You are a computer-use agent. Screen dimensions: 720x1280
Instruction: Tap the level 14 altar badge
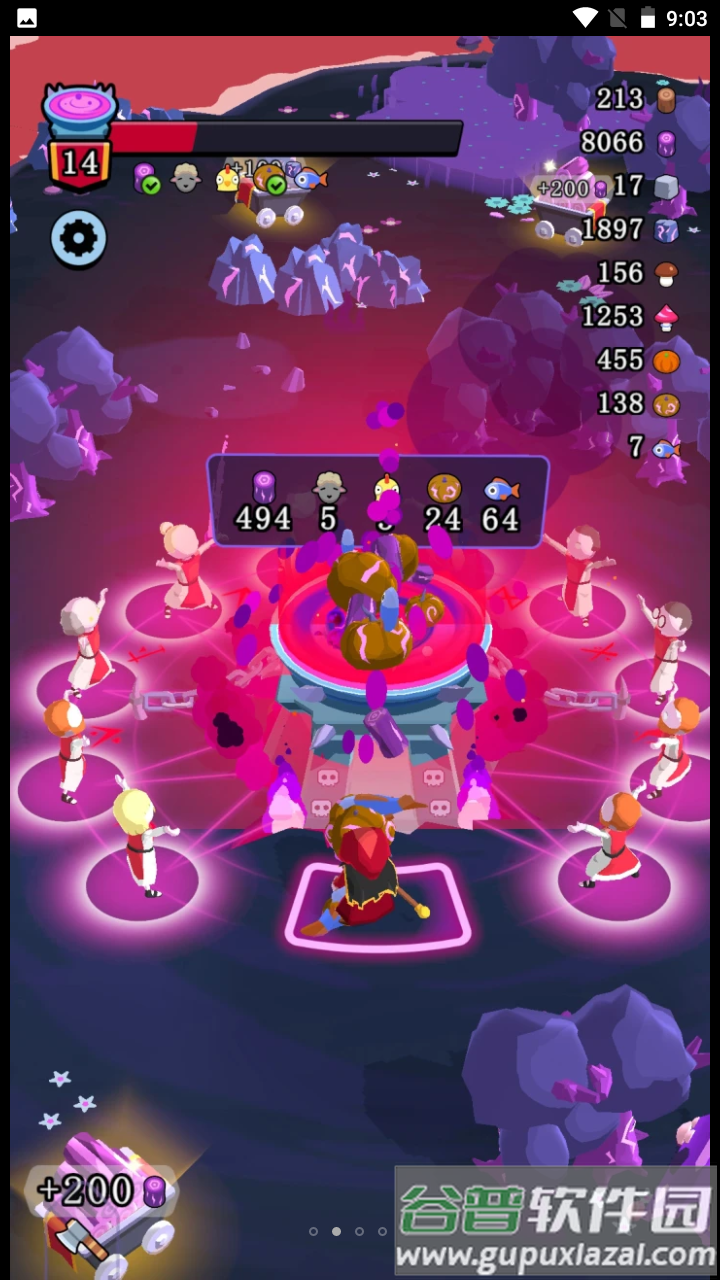(79, 160)
